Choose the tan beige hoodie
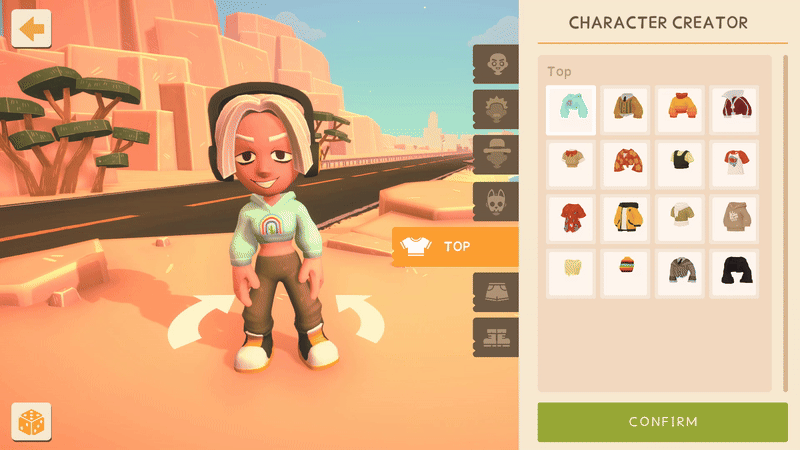Screen dimensions: 800x450 (x=734, y=219)
